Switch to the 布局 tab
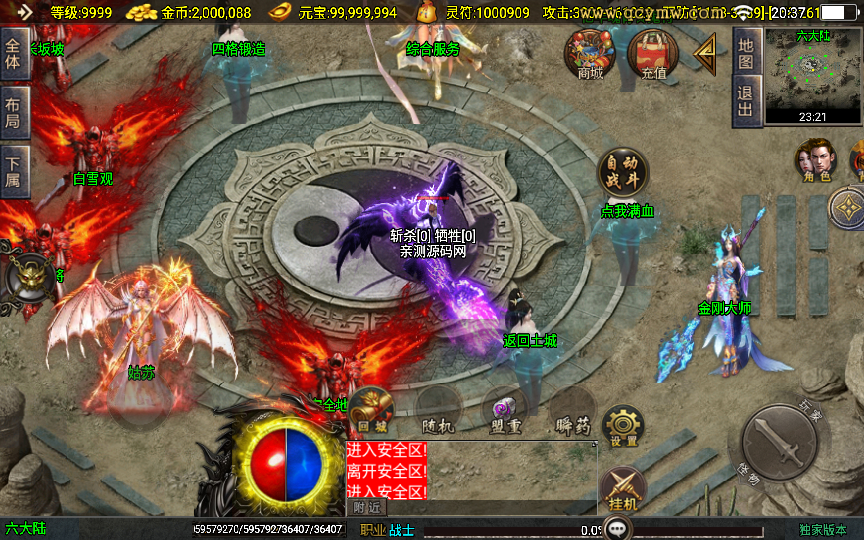Viewport: 864px width, 540px height. tap(14, 112)
